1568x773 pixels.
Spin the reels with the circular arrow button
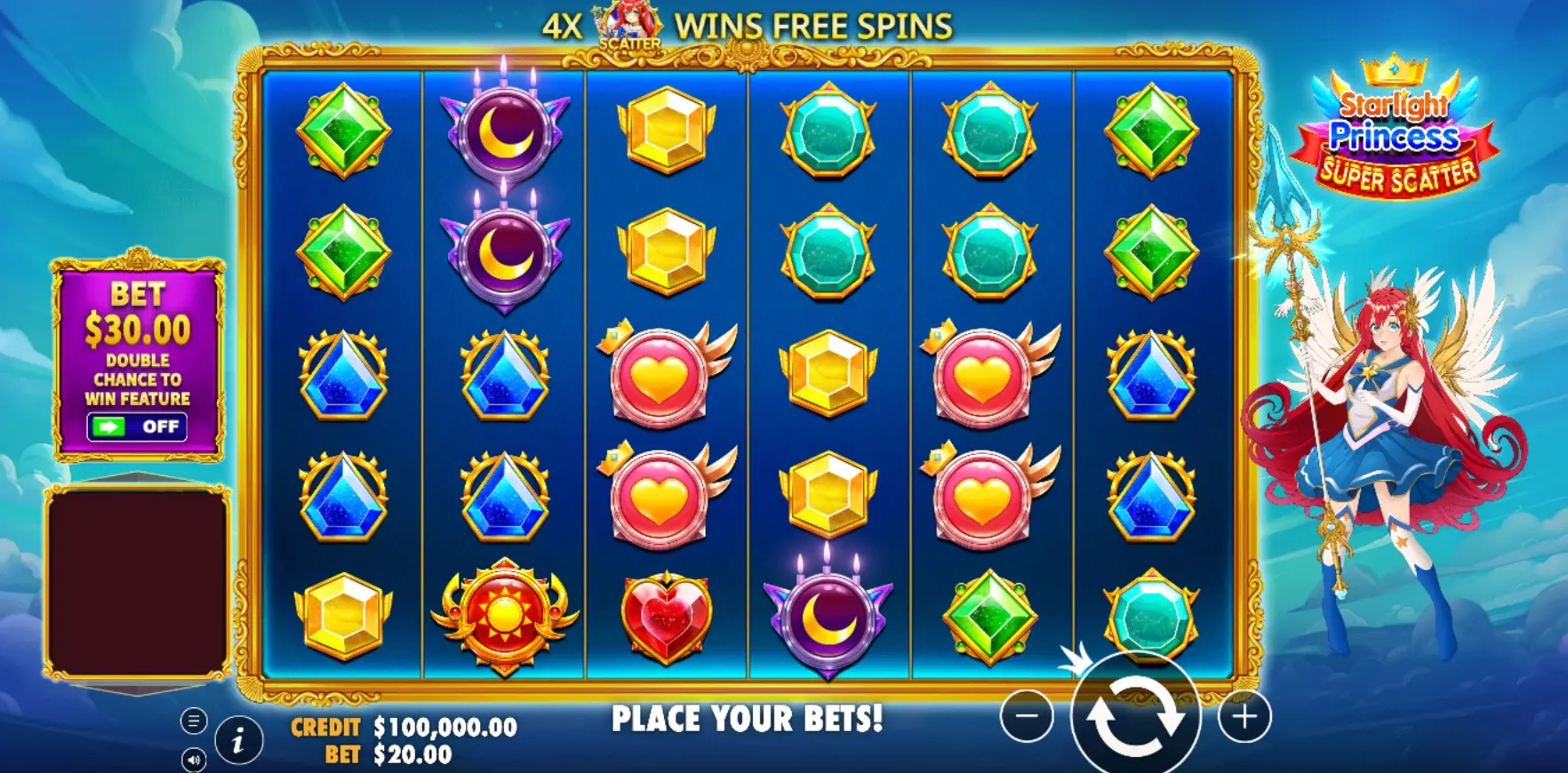point(1135,716)
